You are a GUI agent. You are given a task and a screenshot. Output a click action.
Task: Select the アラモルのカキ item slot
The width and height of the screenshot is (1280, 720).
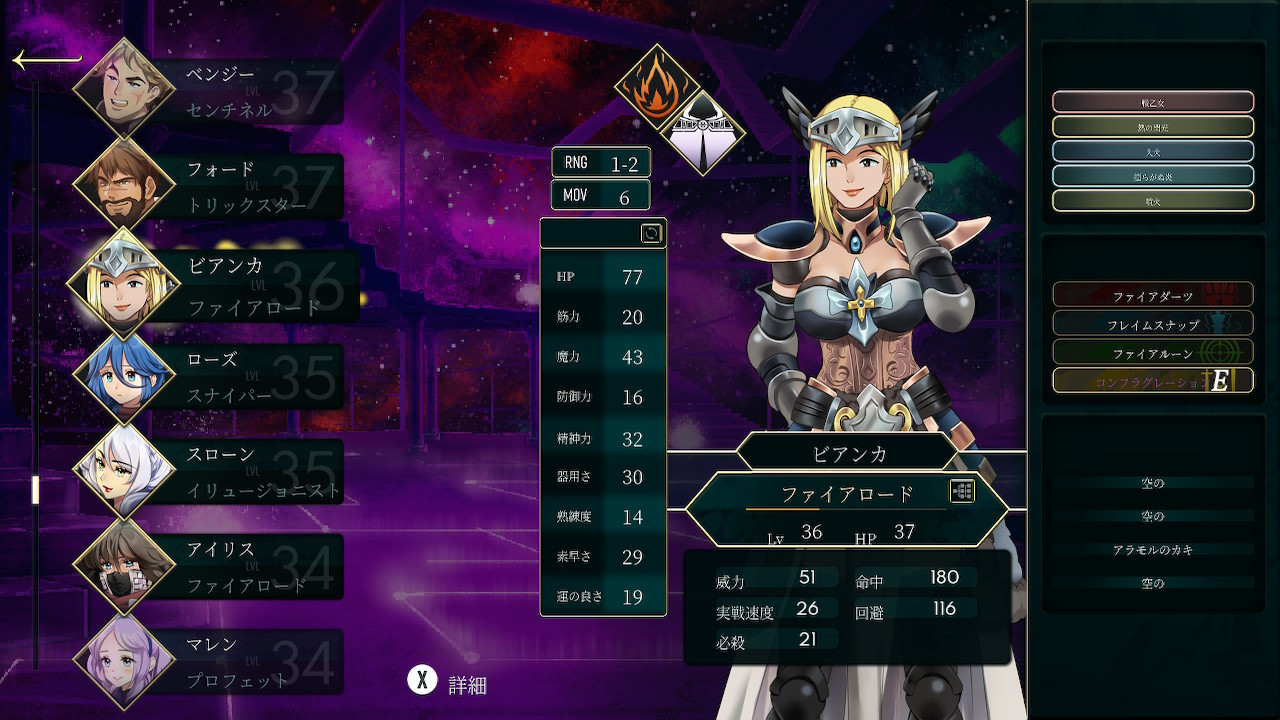(1152, 550)
